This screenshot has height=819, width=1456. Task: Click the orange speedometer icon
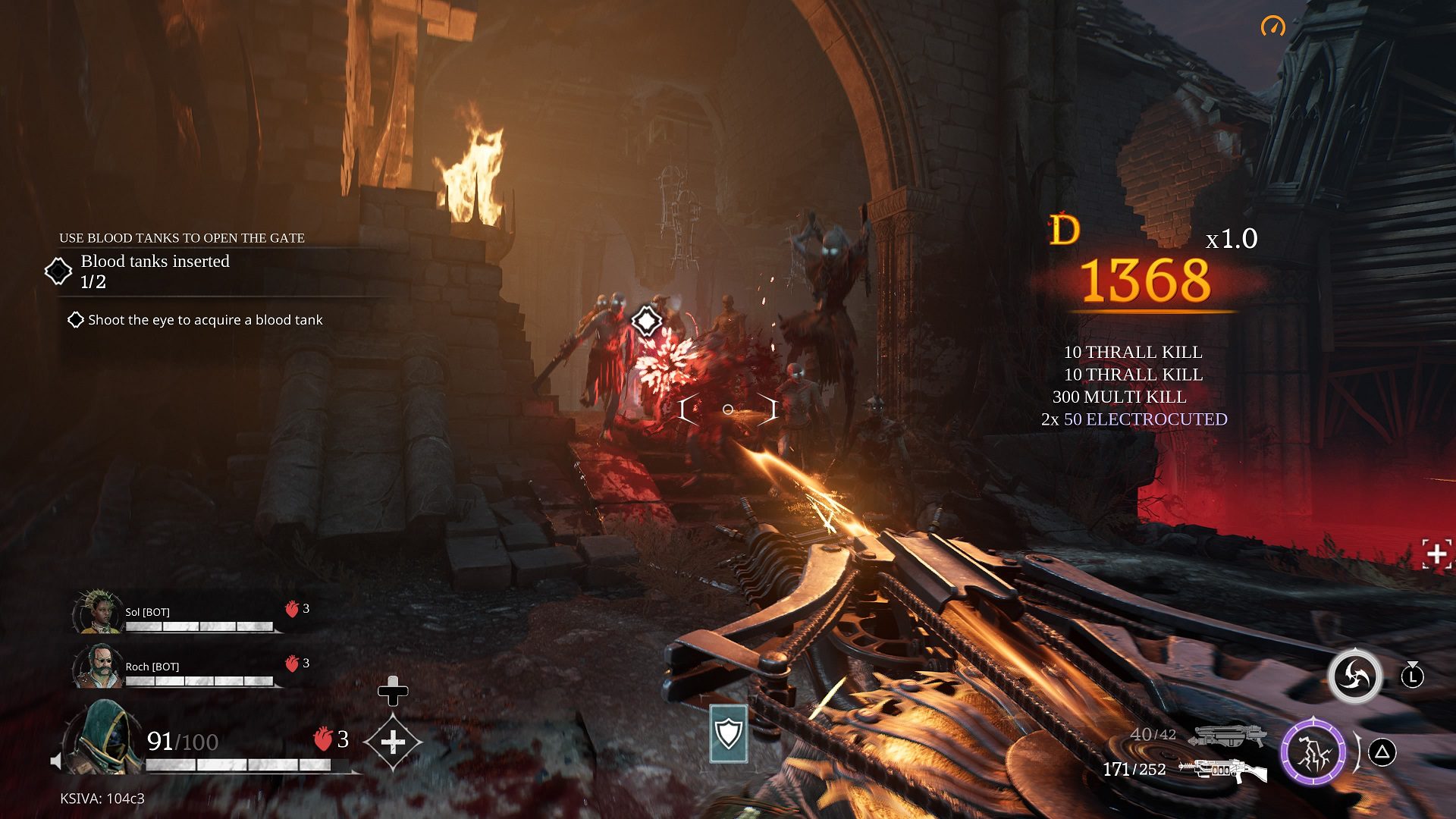click(1273, 27)
